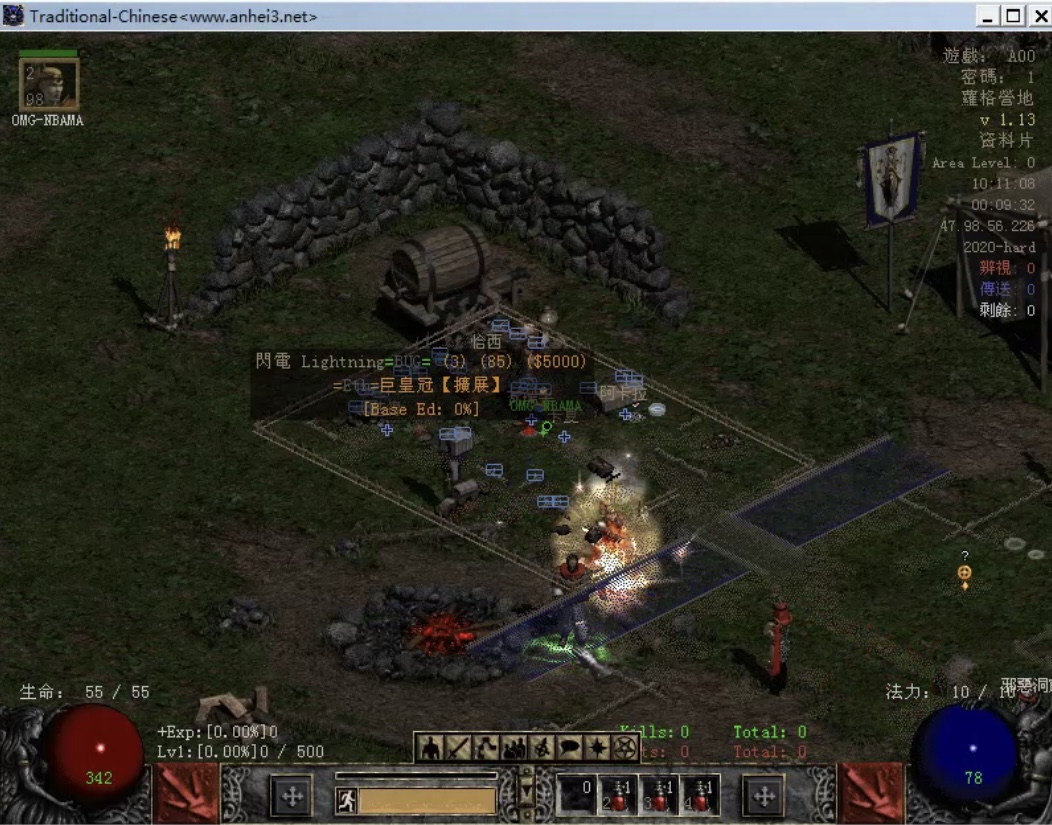This screenshot has height=825, width=1052.
Task: Use the health potion in belt slot 4
Action: (702, 795)
